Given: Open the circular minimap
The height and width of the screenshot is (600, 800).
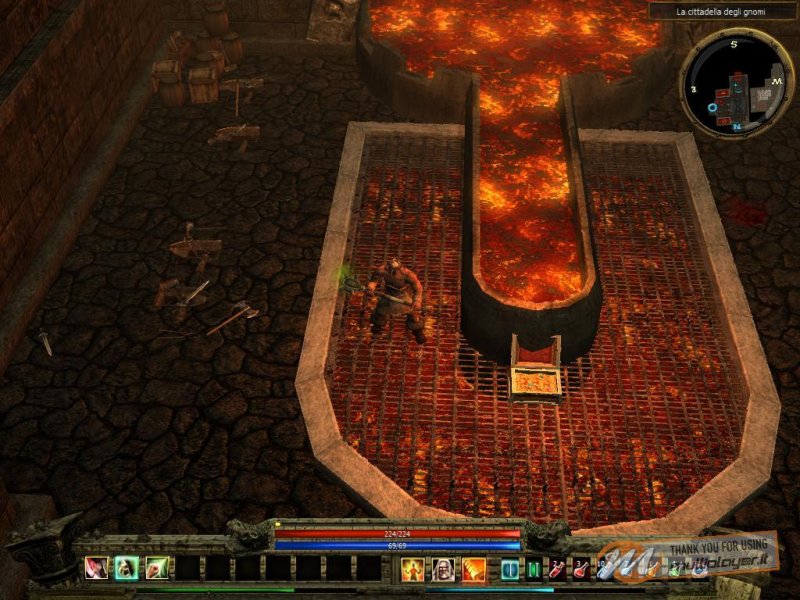Looking at the screenshot, I should (x=735, y=84).
